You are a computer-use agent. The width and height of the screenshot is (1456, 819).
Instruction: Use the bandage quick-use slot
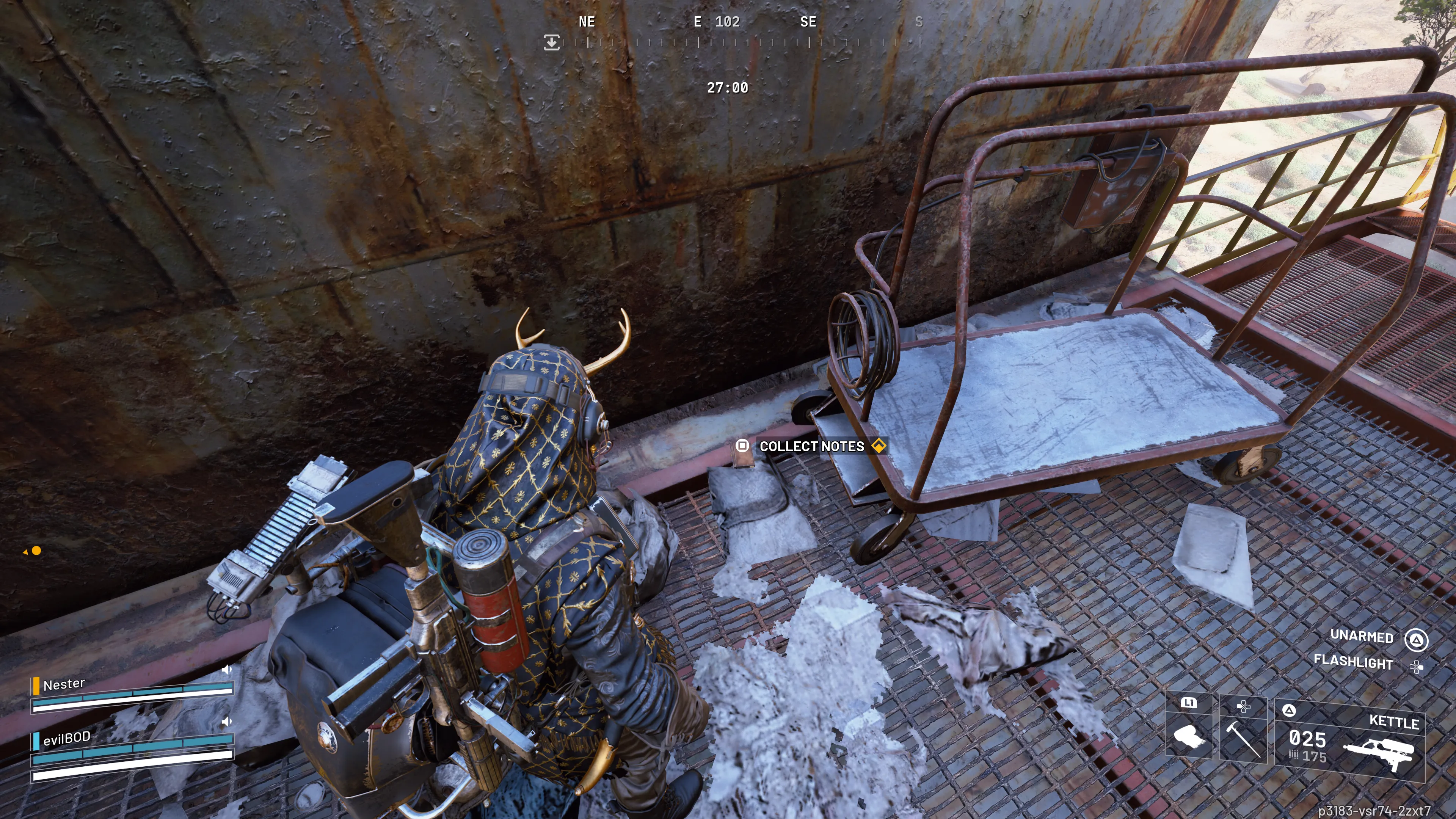point(1189,728)
